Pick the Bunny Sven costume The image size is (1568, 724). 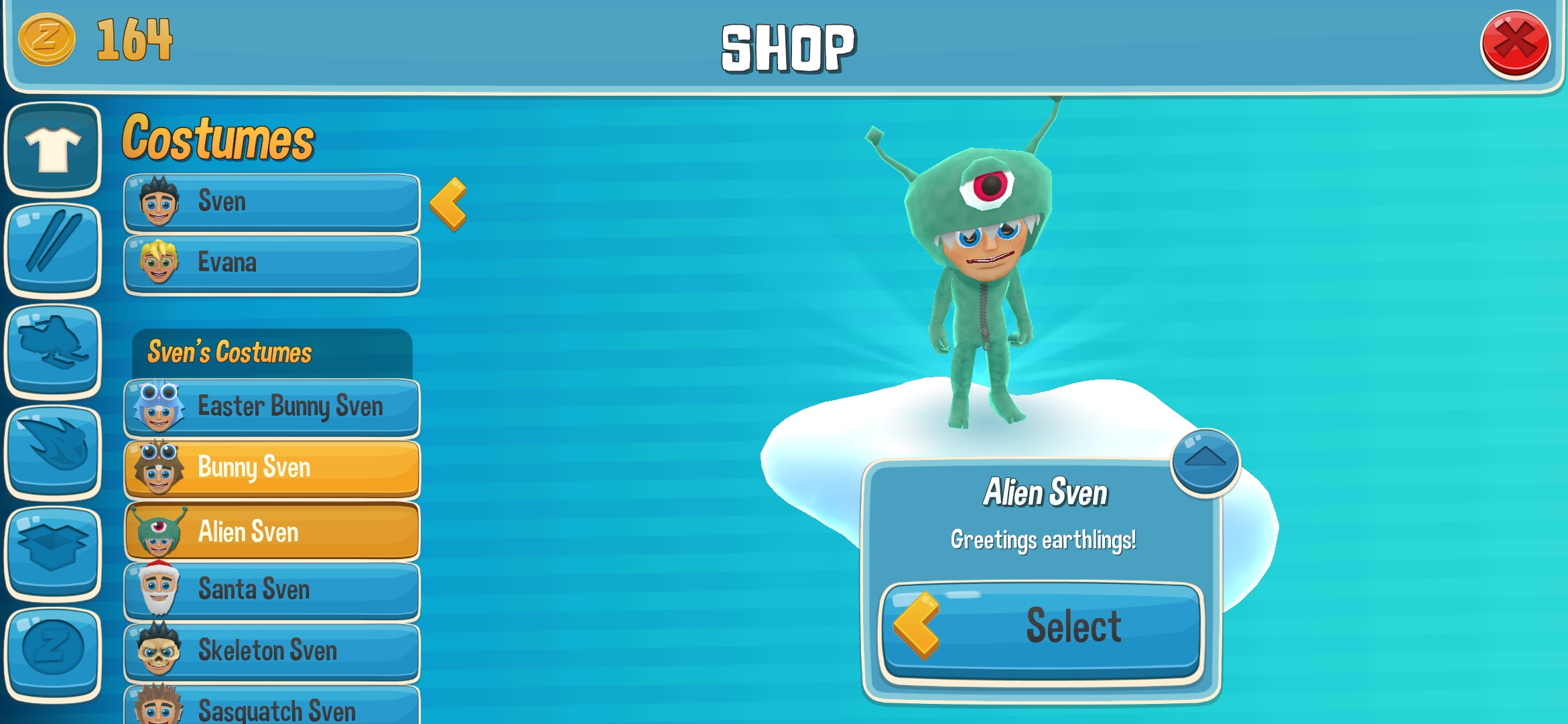coord(271,468)
